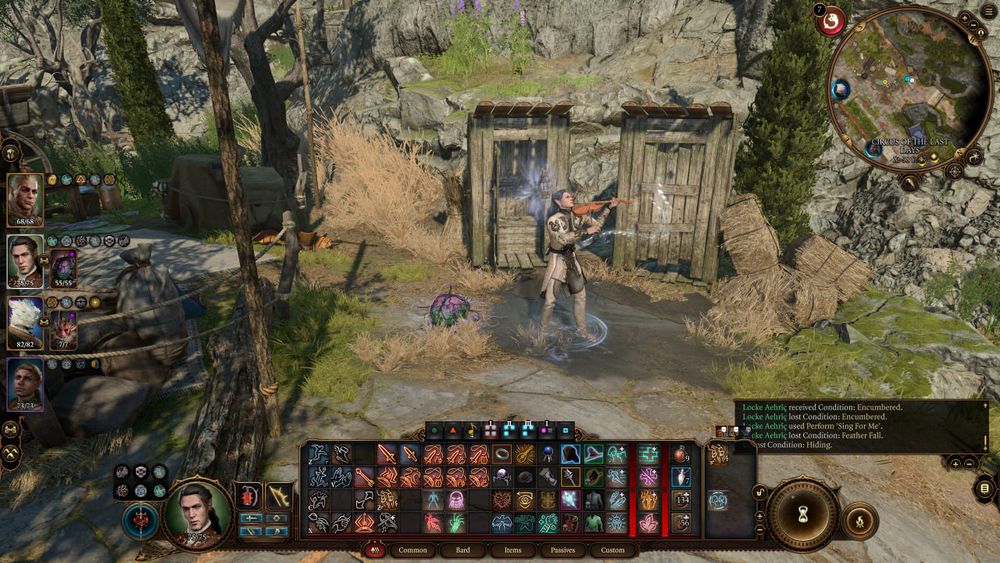Open the circular minimap

coord(909,88)
